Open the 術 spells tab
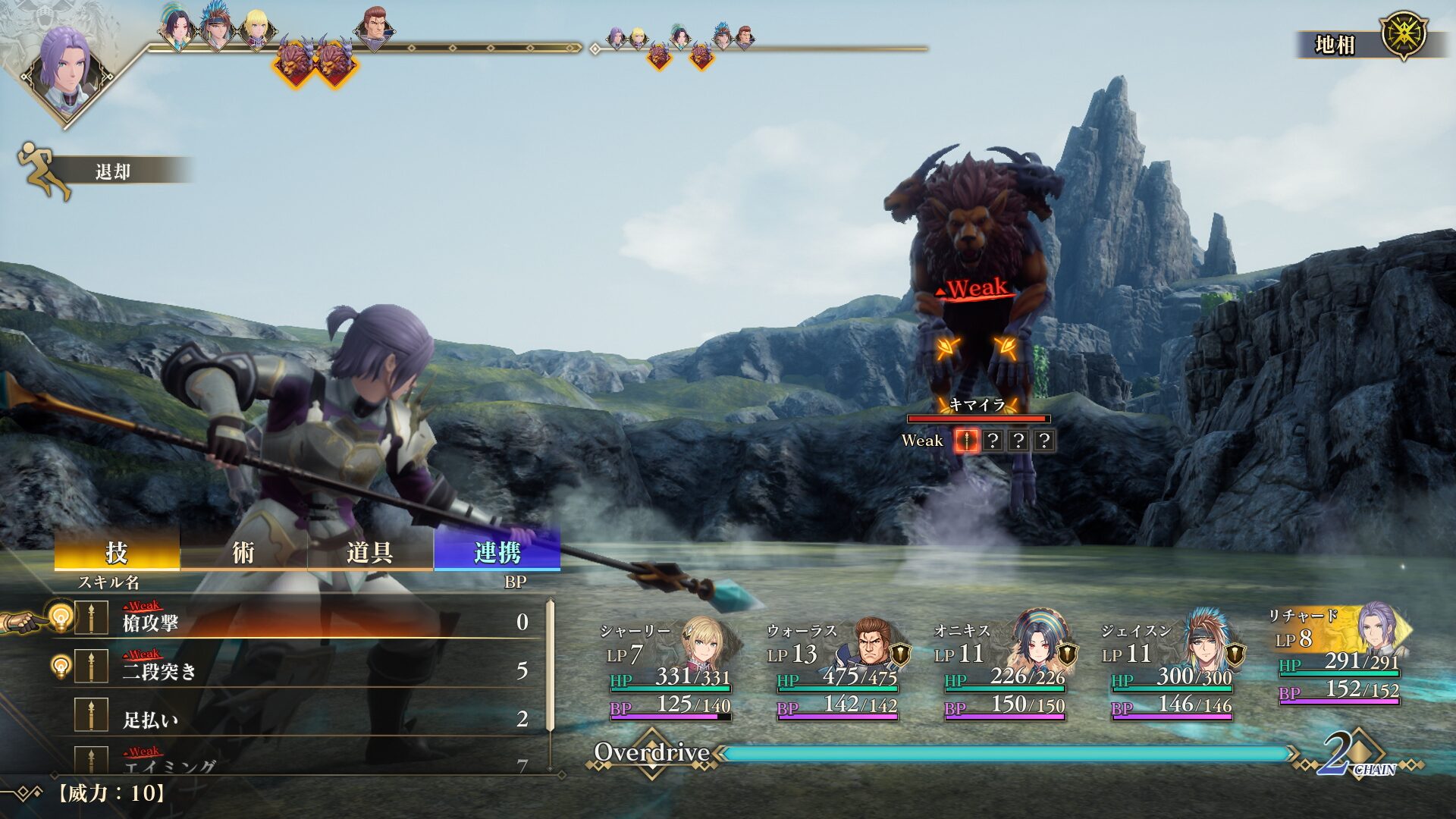1456x819 pixels. [x=243, y=552]
